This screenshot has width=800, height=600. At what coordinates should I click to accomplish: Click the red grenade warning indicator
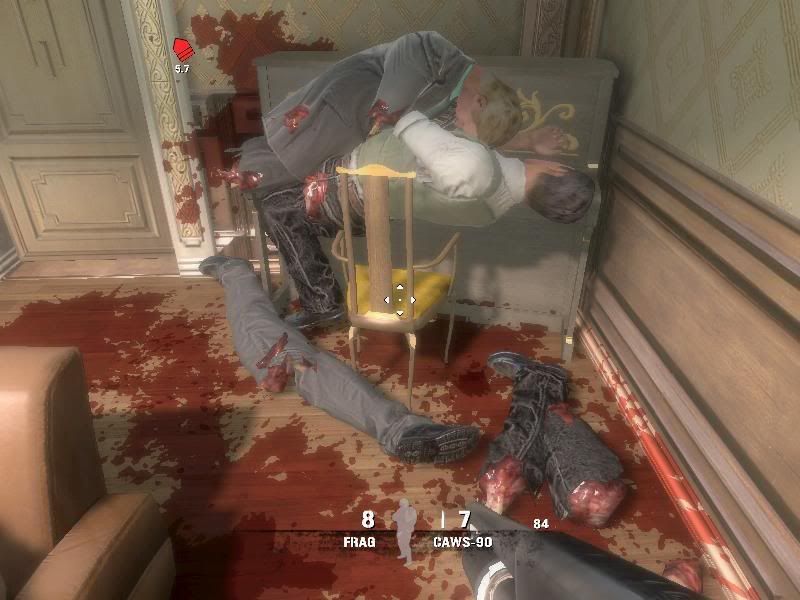181,50
